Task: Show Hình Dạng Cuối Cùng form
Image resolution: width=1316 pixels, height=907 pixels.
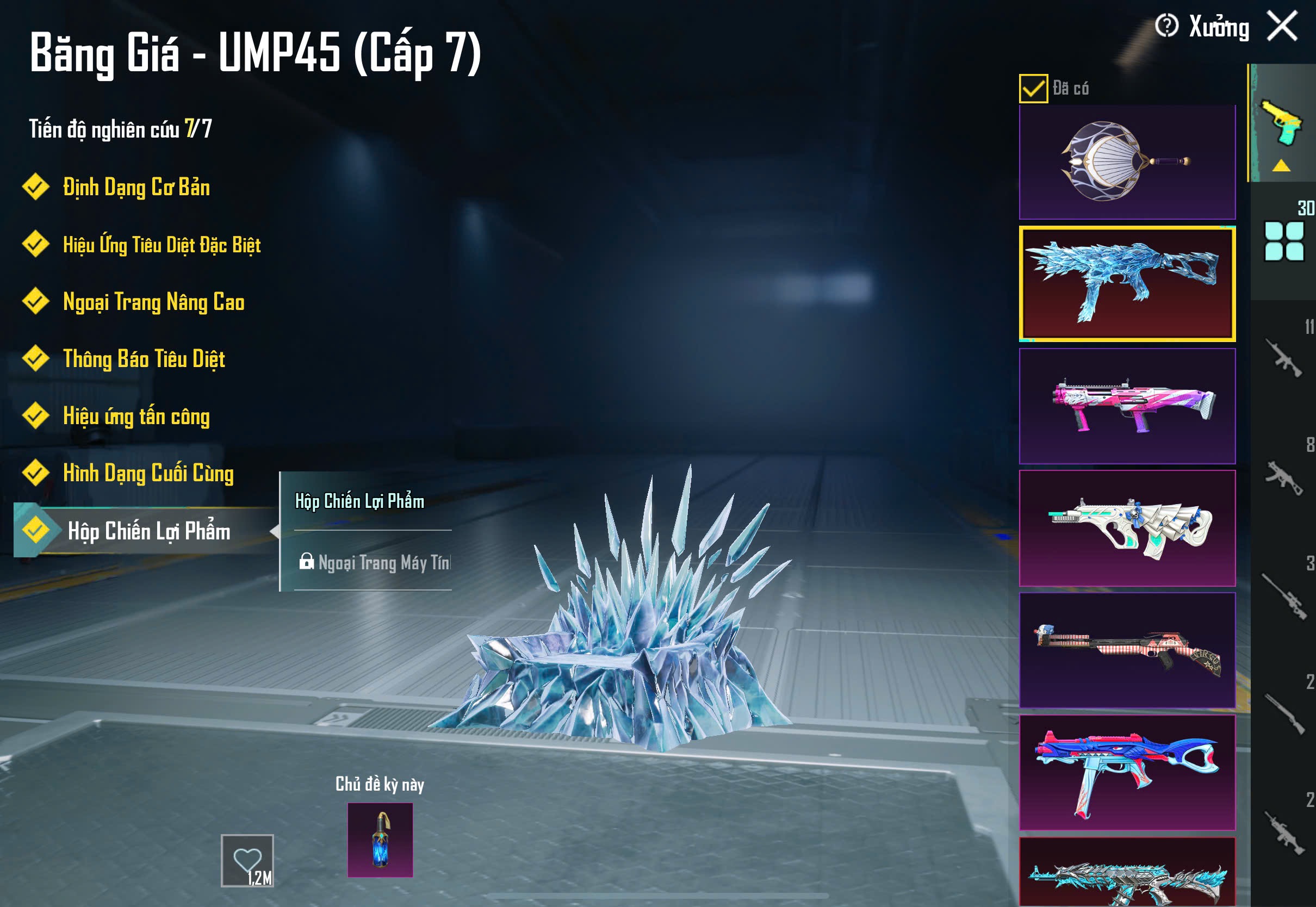Action: 148,474
